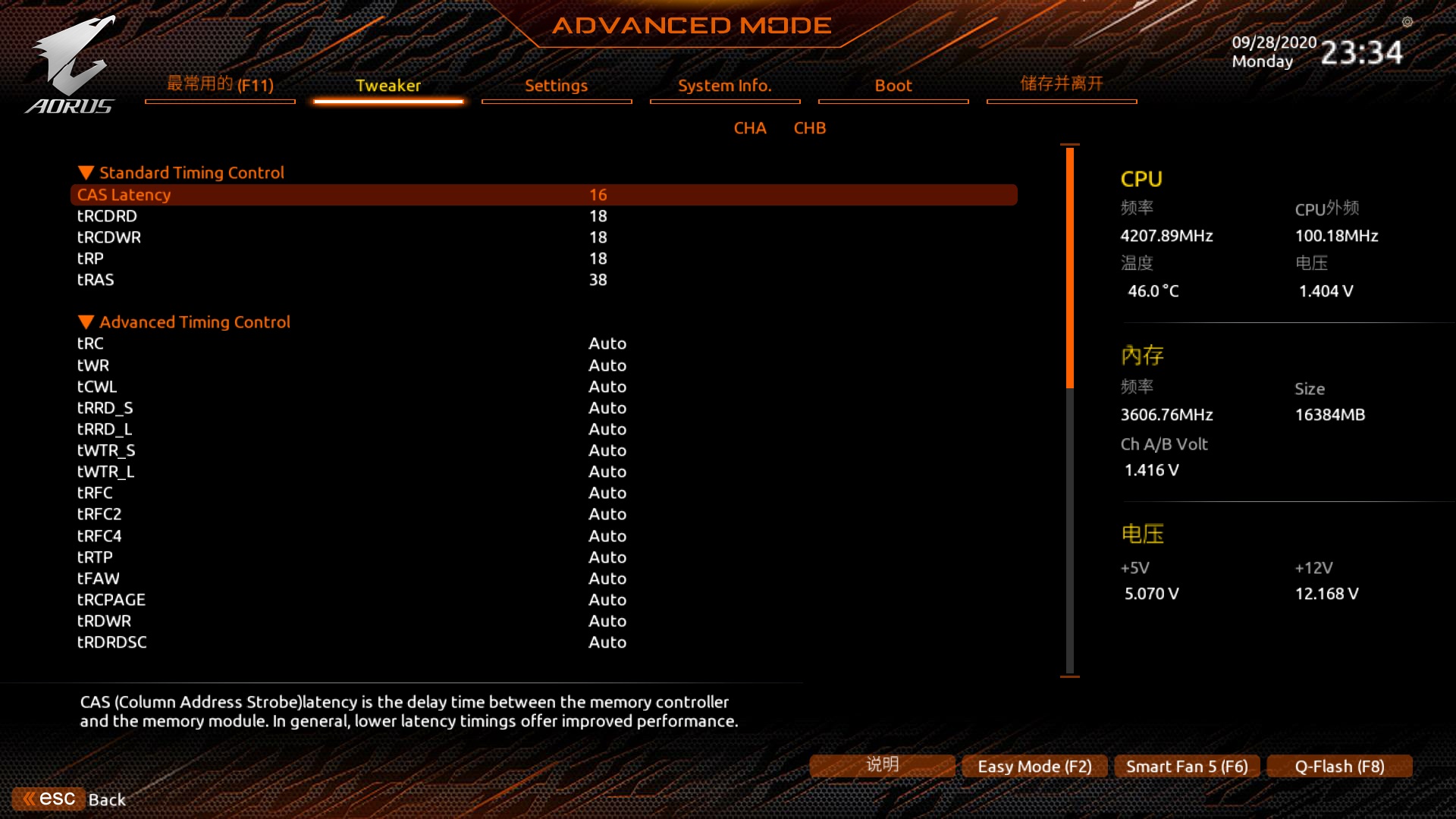Click the scrollbar track below the orange thumb

[1069, 531]
